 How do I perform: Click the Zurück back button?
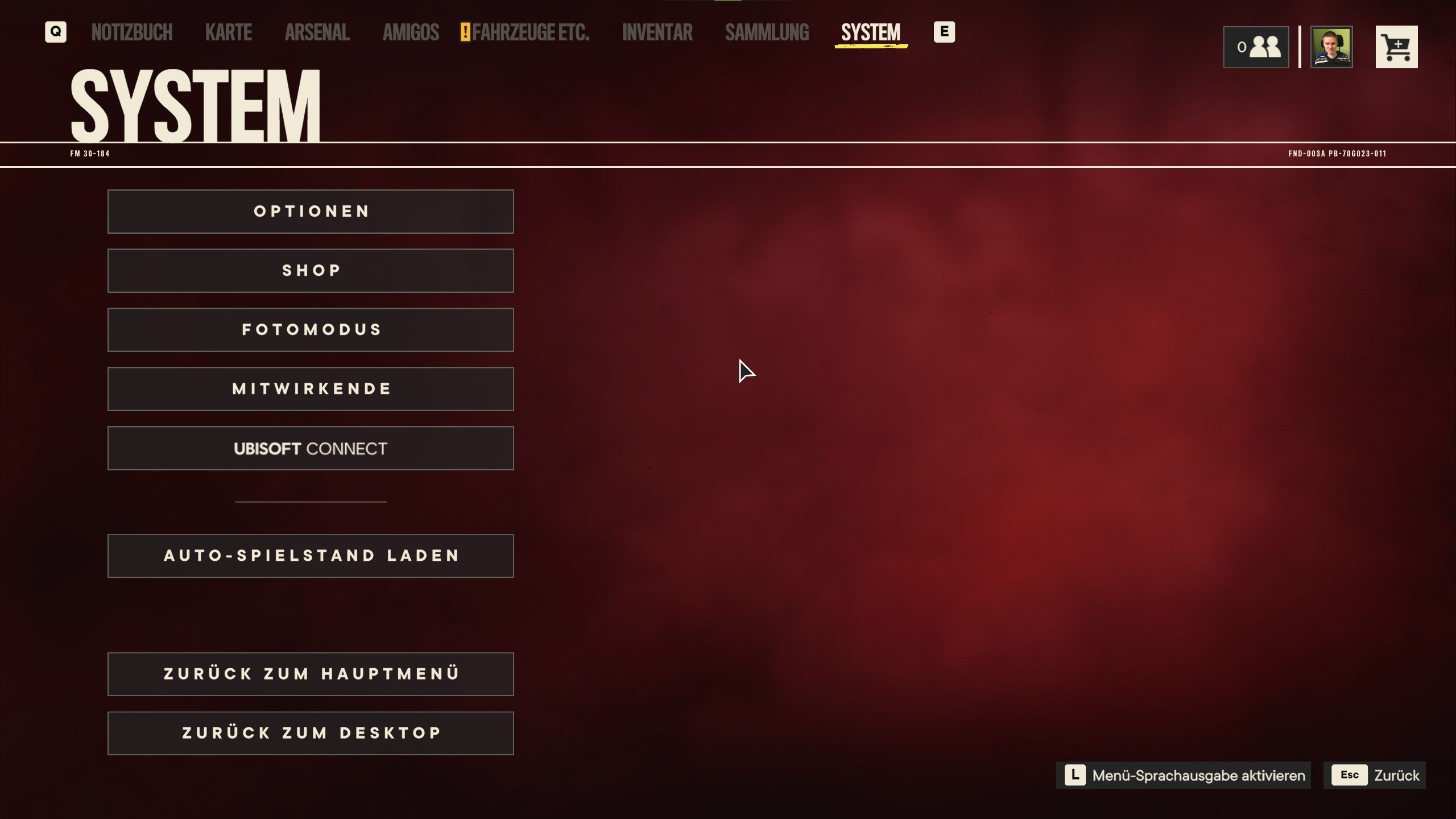[x=1374, y=775]
